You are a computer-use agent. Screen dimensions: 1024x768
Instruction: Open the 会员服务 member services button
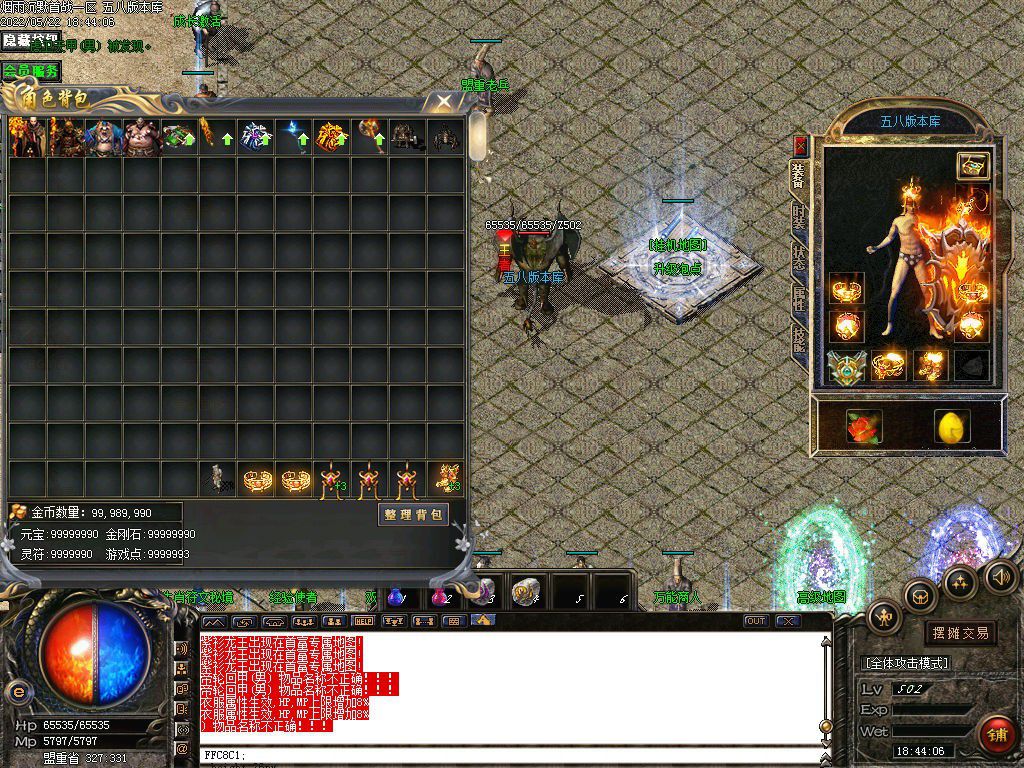point(30,71)
